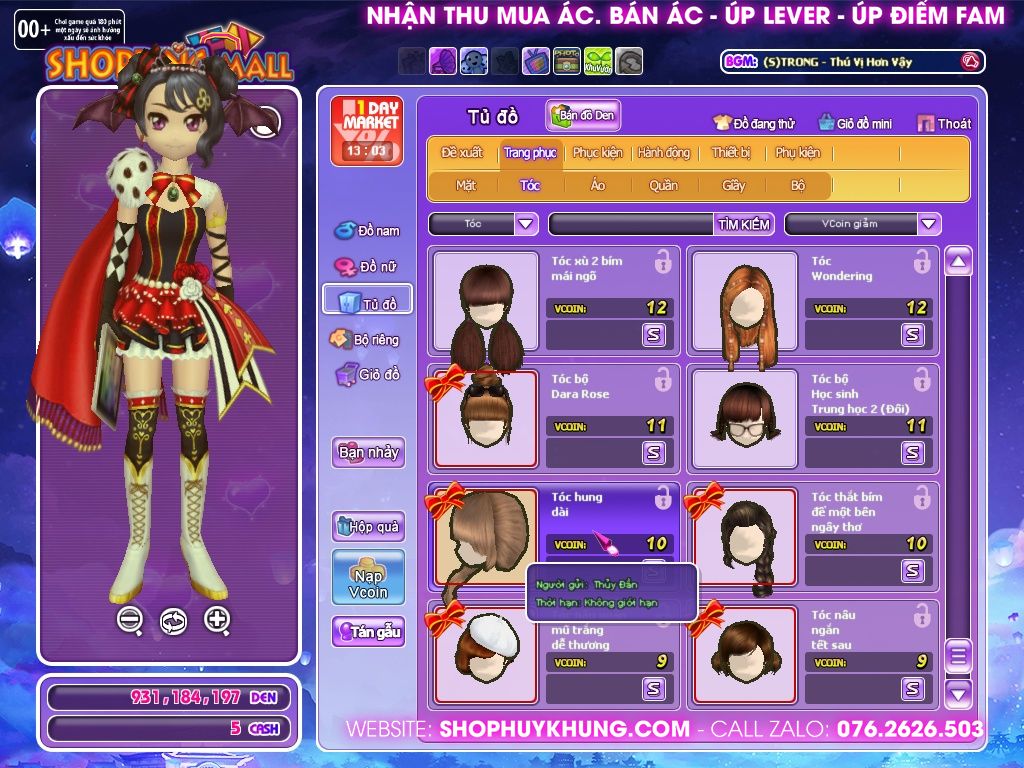Select the Đồ nữ category

coord(367,267)
